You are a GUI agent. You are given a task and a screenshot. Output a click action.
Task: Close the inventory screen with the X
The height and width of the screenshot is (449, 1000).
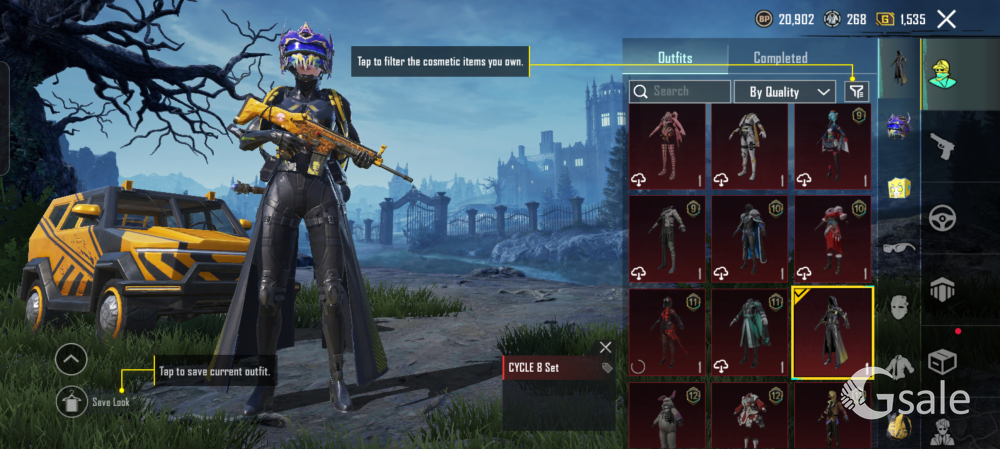946,18
